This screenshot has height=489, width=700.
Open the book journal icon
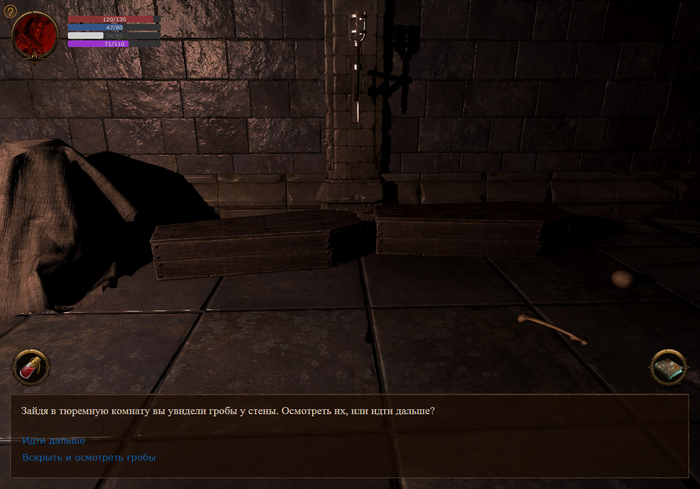point(667,367)
